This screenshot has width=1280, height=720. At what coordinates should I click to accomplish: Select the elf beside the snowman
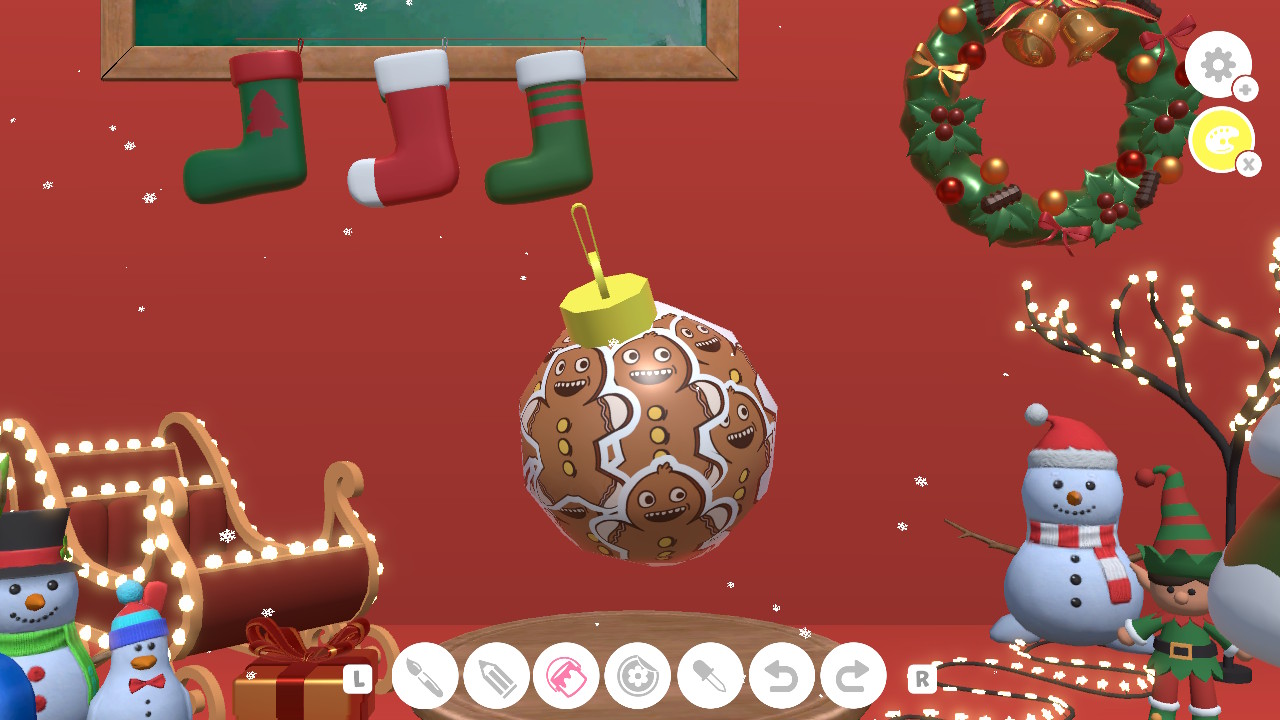point(1185,600)
